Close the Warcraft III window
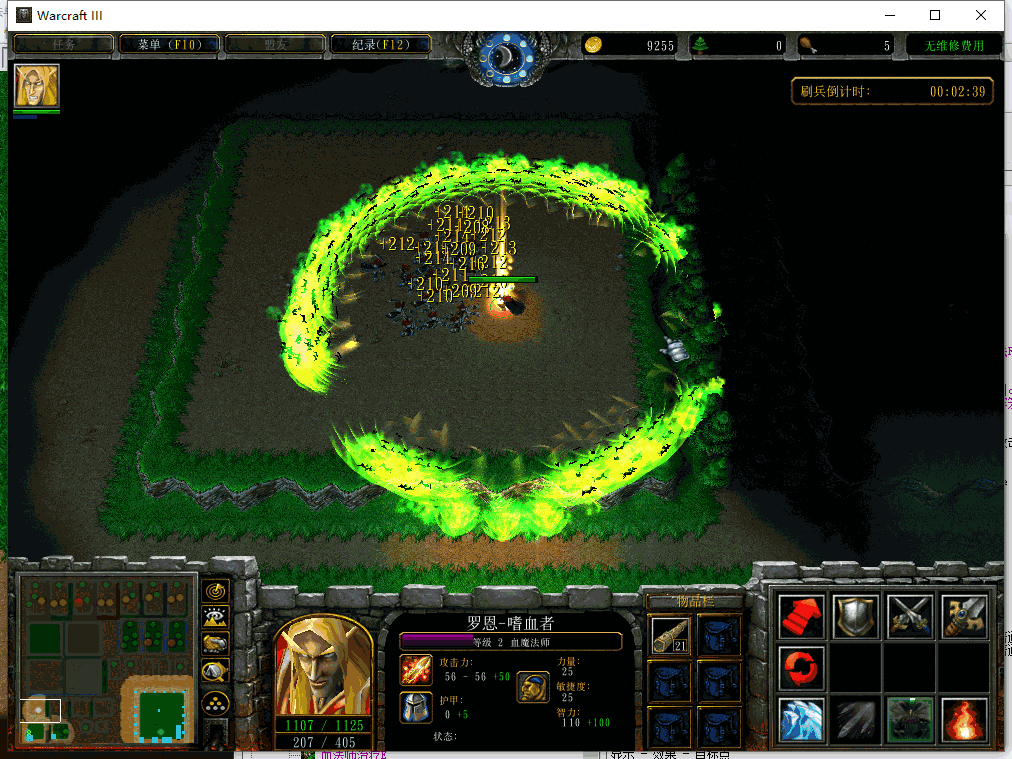Image resolution: width=1012 pixels, height=759 pixels. tap(981, 15)
